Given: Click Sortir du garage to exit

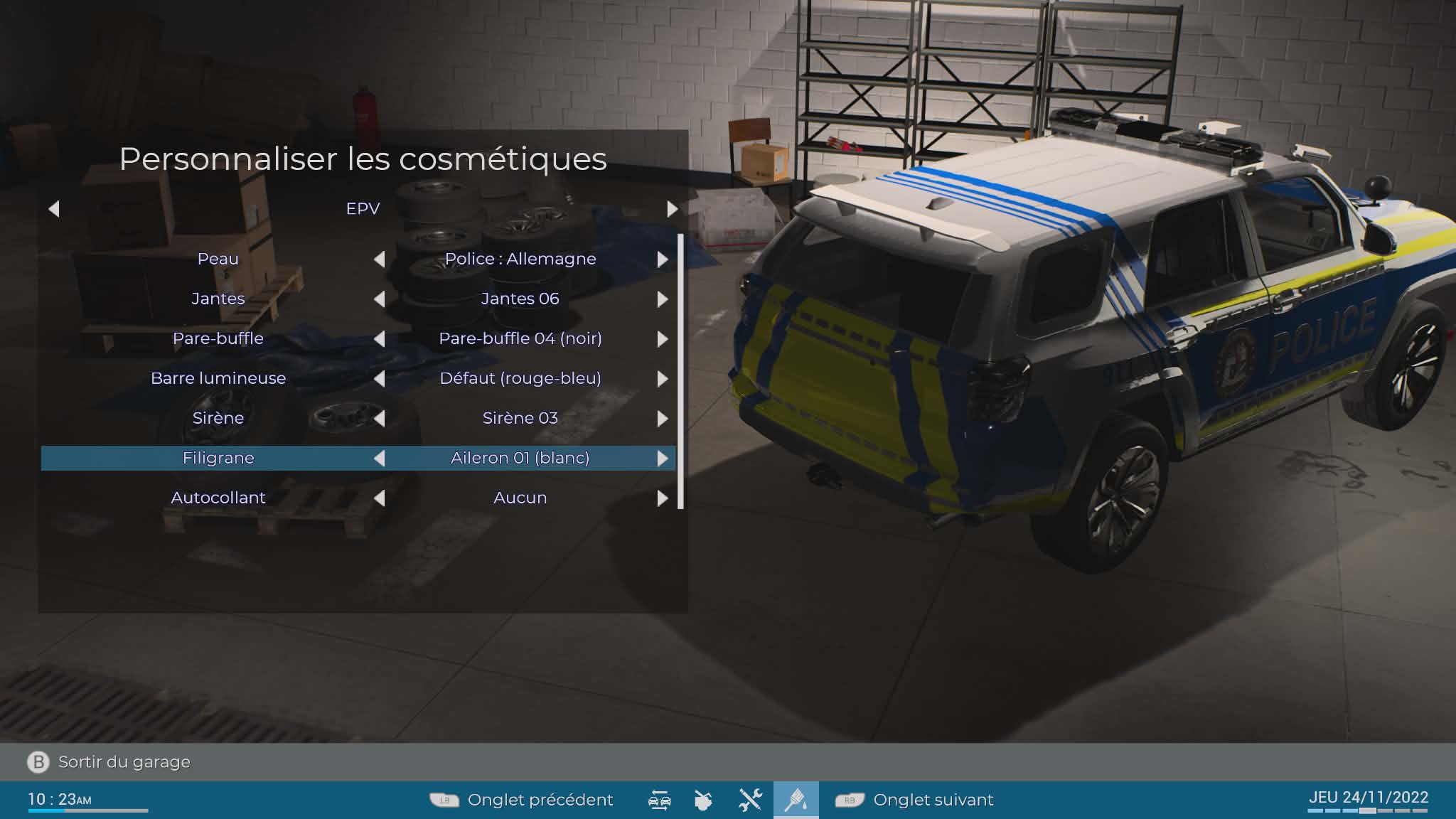Looking at the screenshot, I should [124, 762].
